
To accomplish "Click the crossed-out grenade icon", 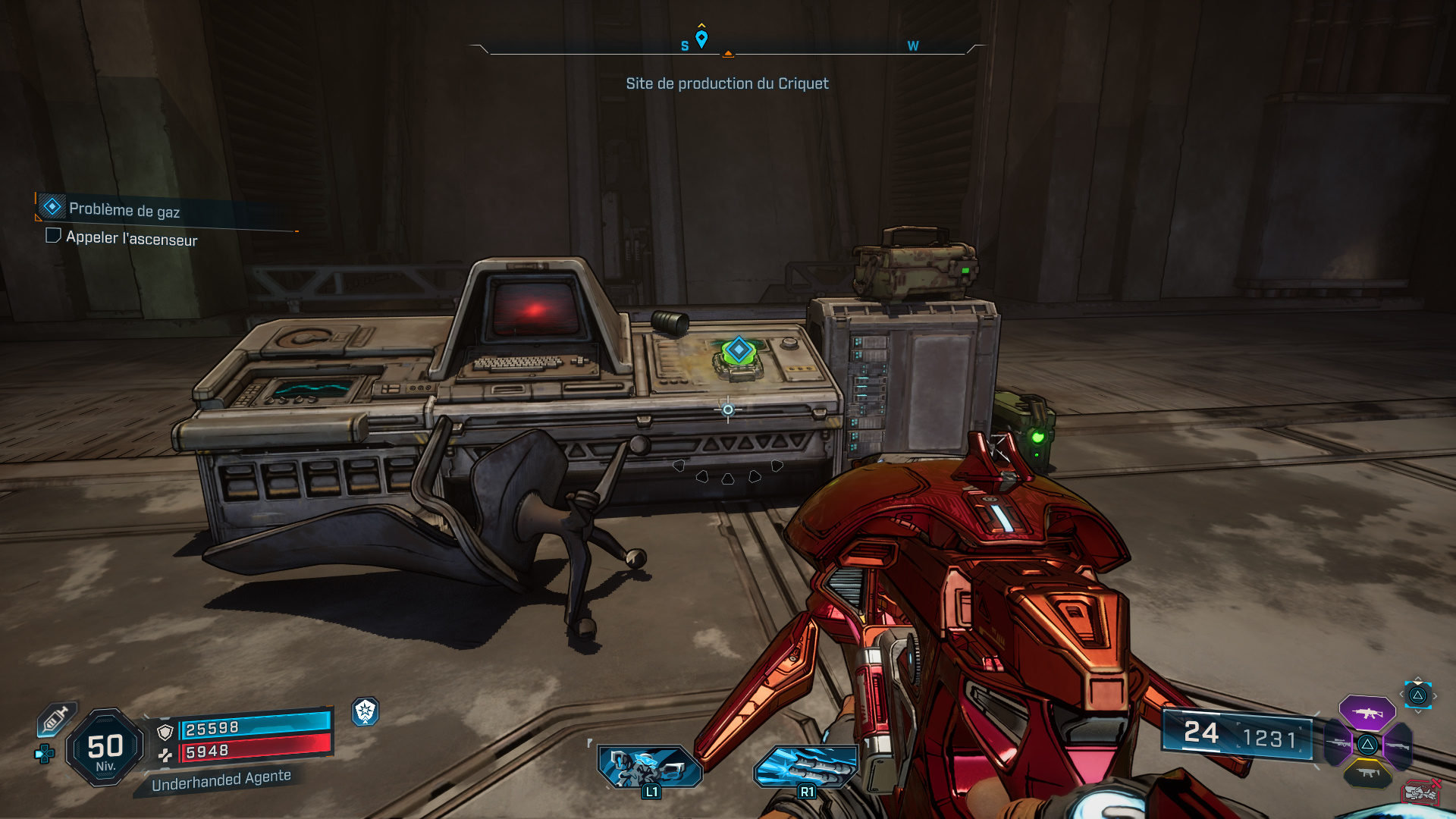I will tap(1420, 791).
